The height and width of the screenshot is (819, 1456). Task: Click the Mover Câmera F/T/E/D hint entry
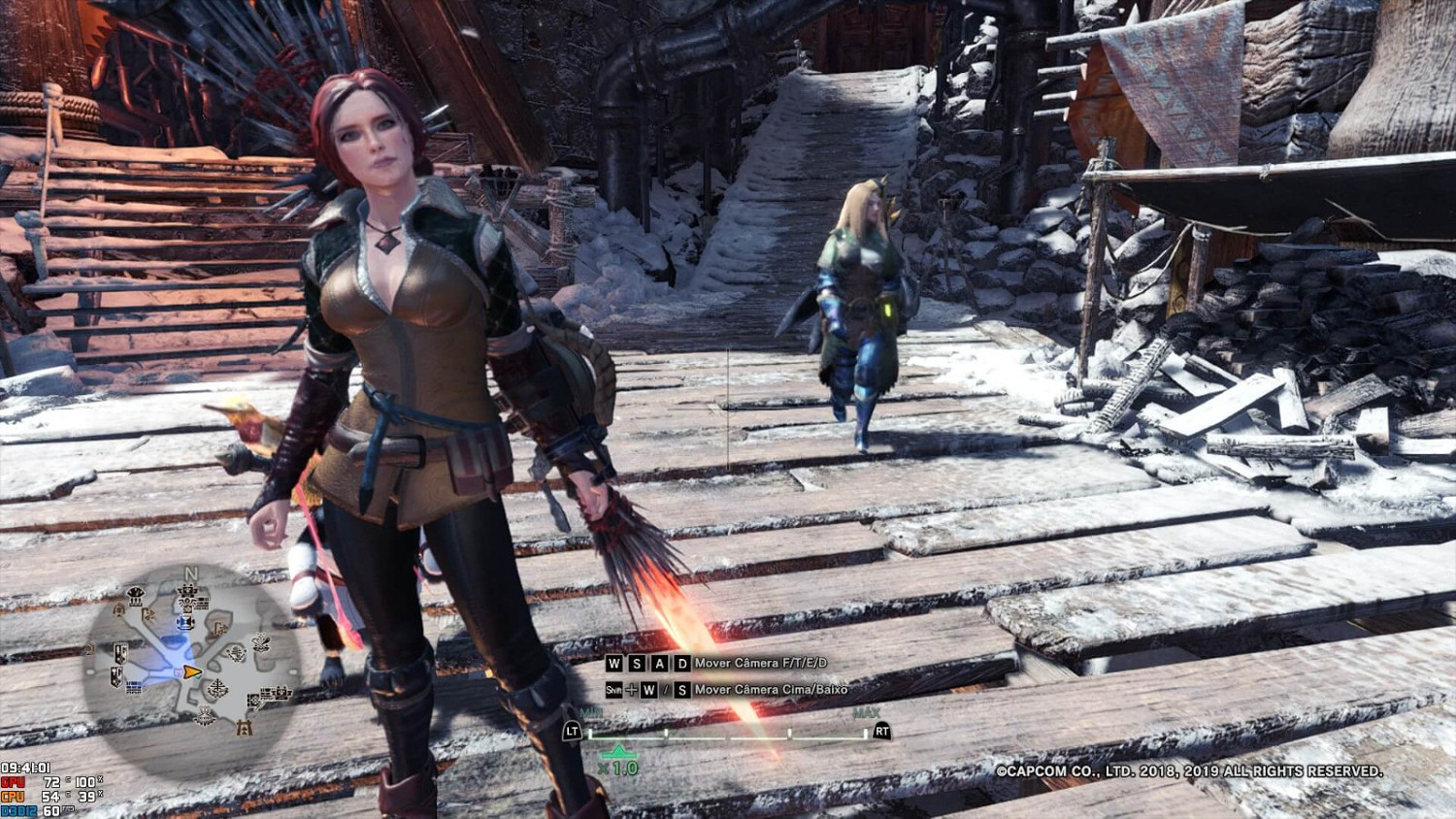[x=761, y=662]
